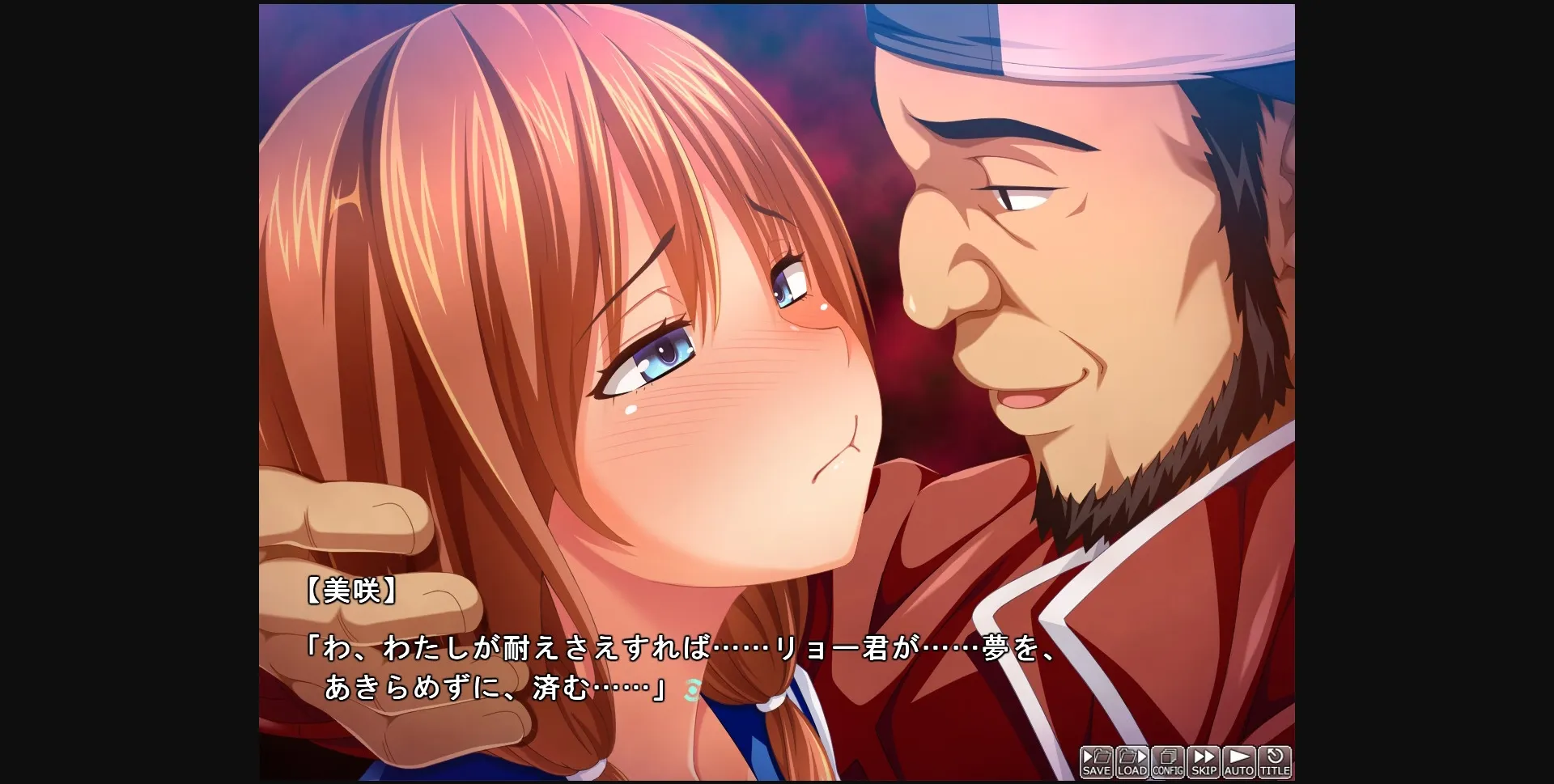Click the scene CG illustration to proceed

777,324
